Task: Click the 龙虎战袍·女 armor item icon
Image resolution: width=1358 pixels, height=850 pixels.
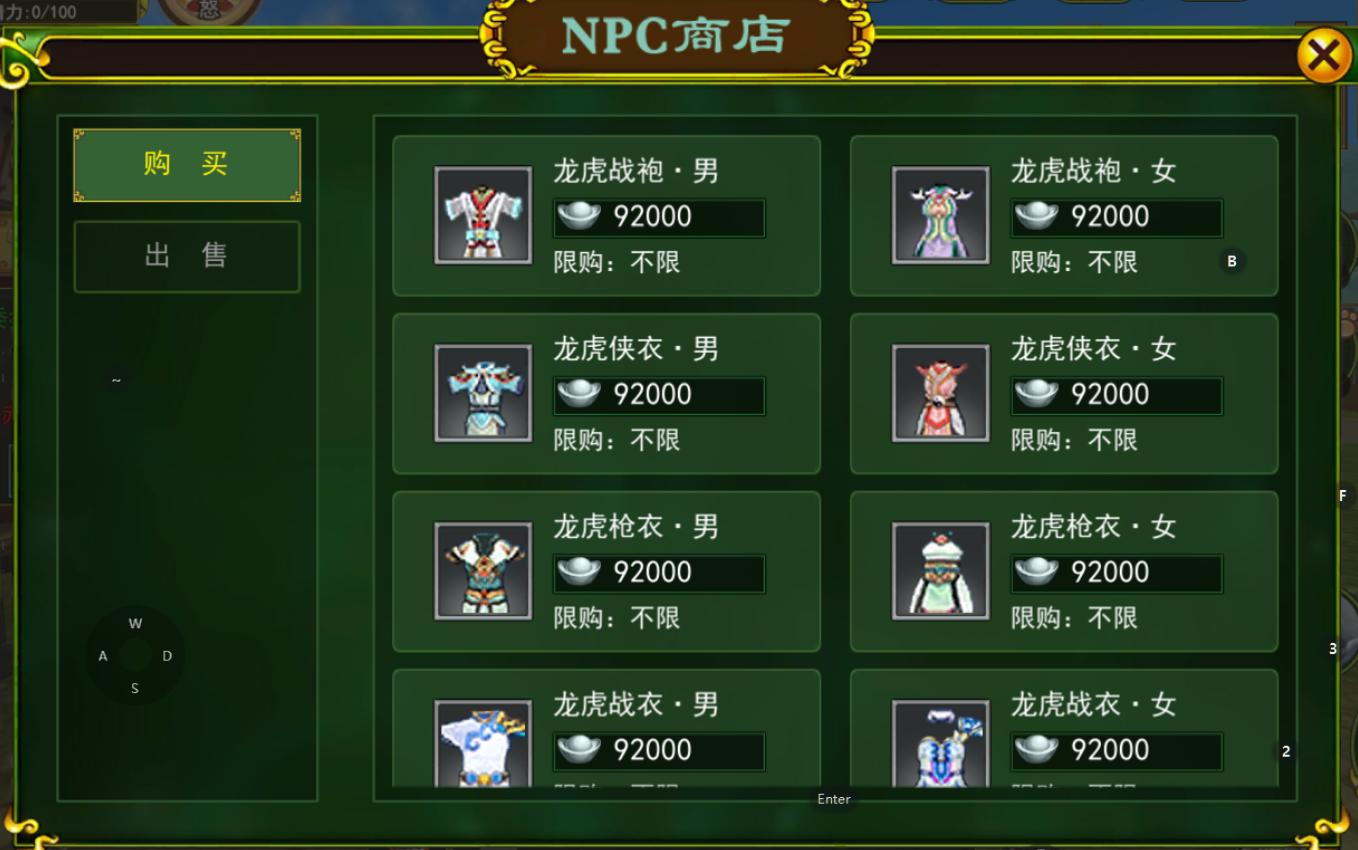Action: [941, 215]
